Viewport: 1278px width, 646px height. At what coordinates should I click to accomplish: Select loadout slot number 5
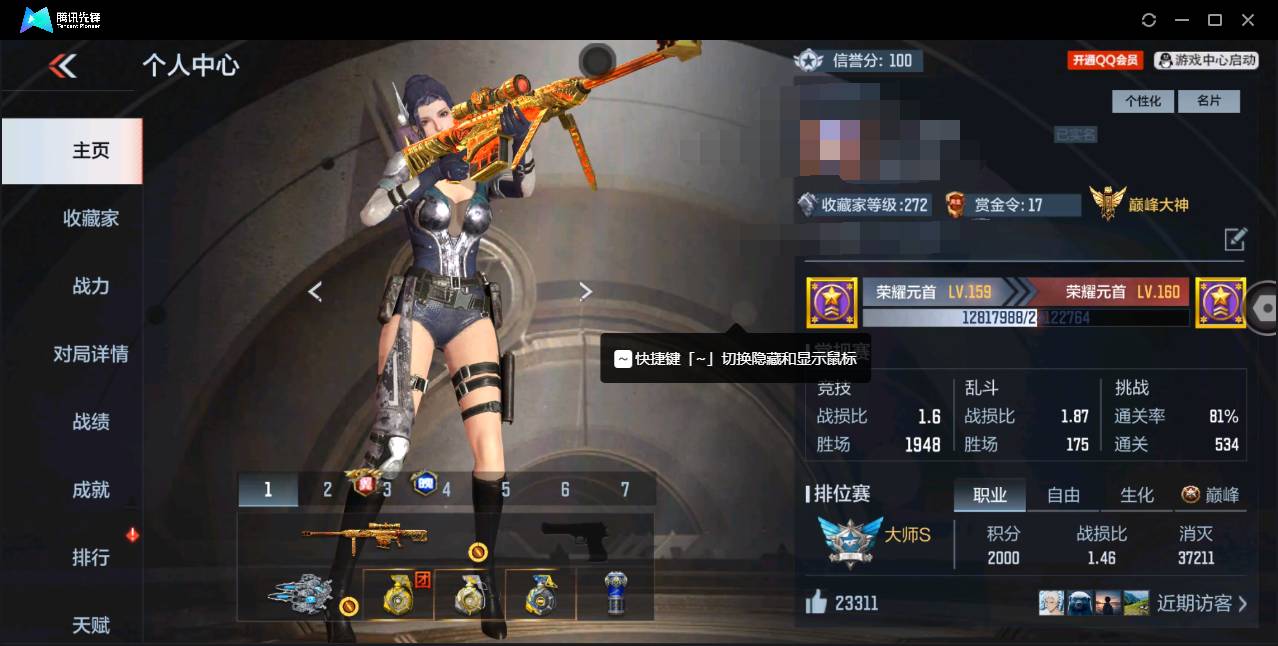tap(506, 490)
